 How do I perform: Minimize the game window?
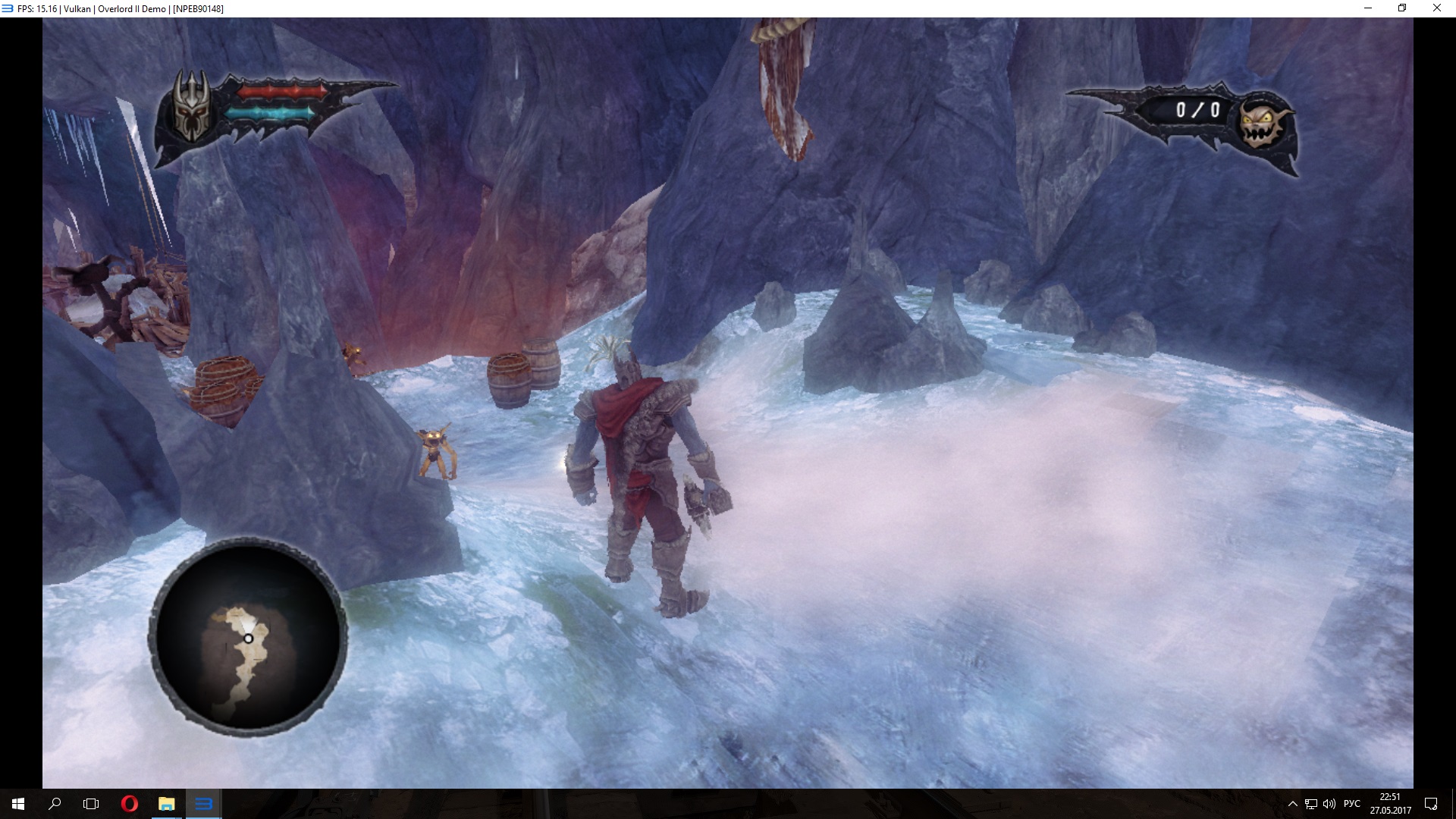[x=1368, y=8]
